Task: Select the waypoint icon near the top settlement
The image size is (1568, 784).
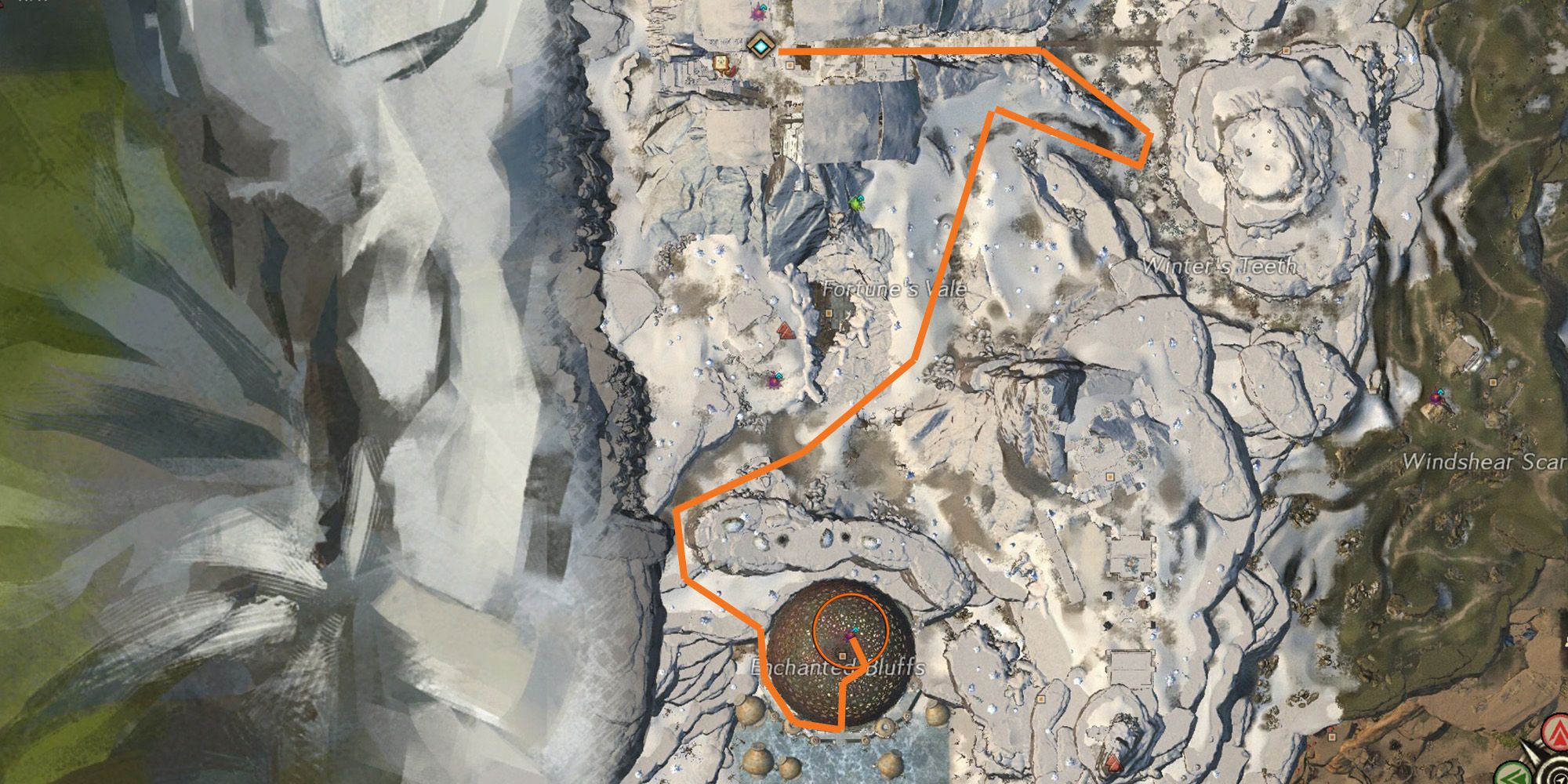Action: pyautogui.click(x=761, y=46)
